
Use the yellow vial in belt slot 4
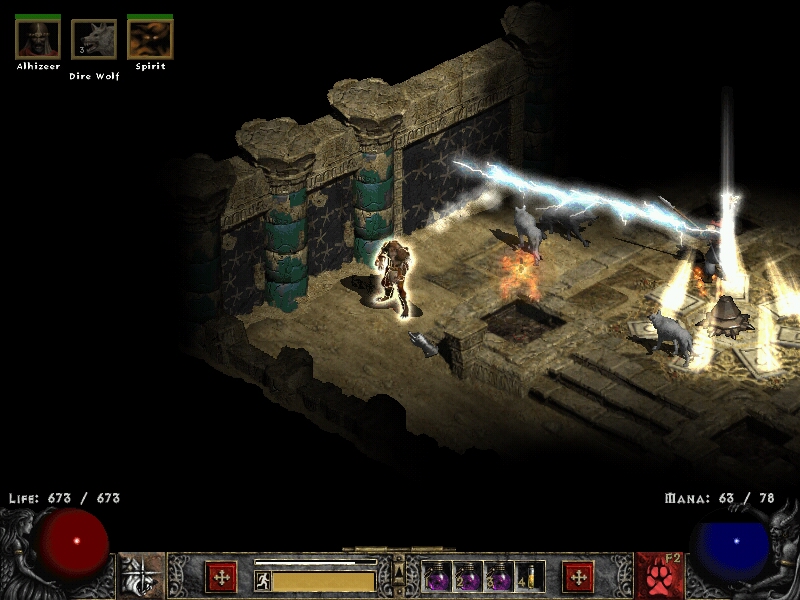tap(530, 577)
